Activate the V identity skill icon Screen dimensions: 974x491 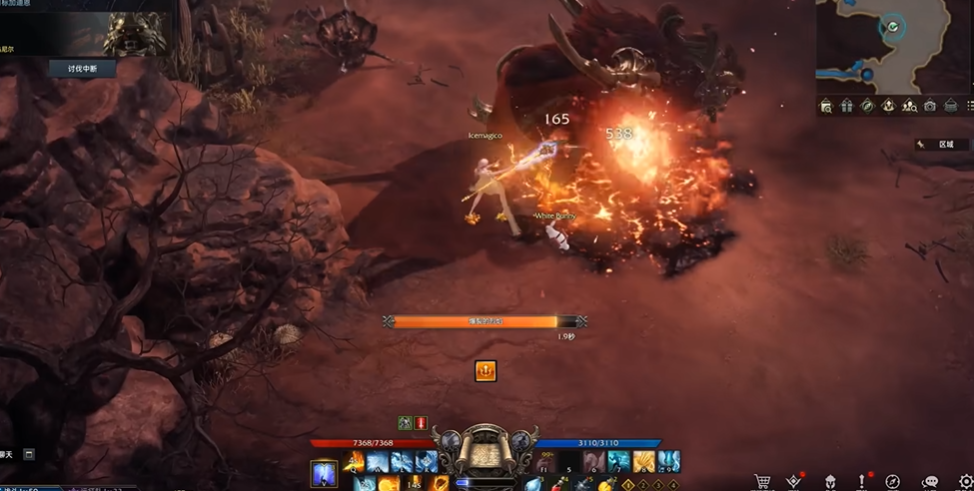tap(324, 470)
